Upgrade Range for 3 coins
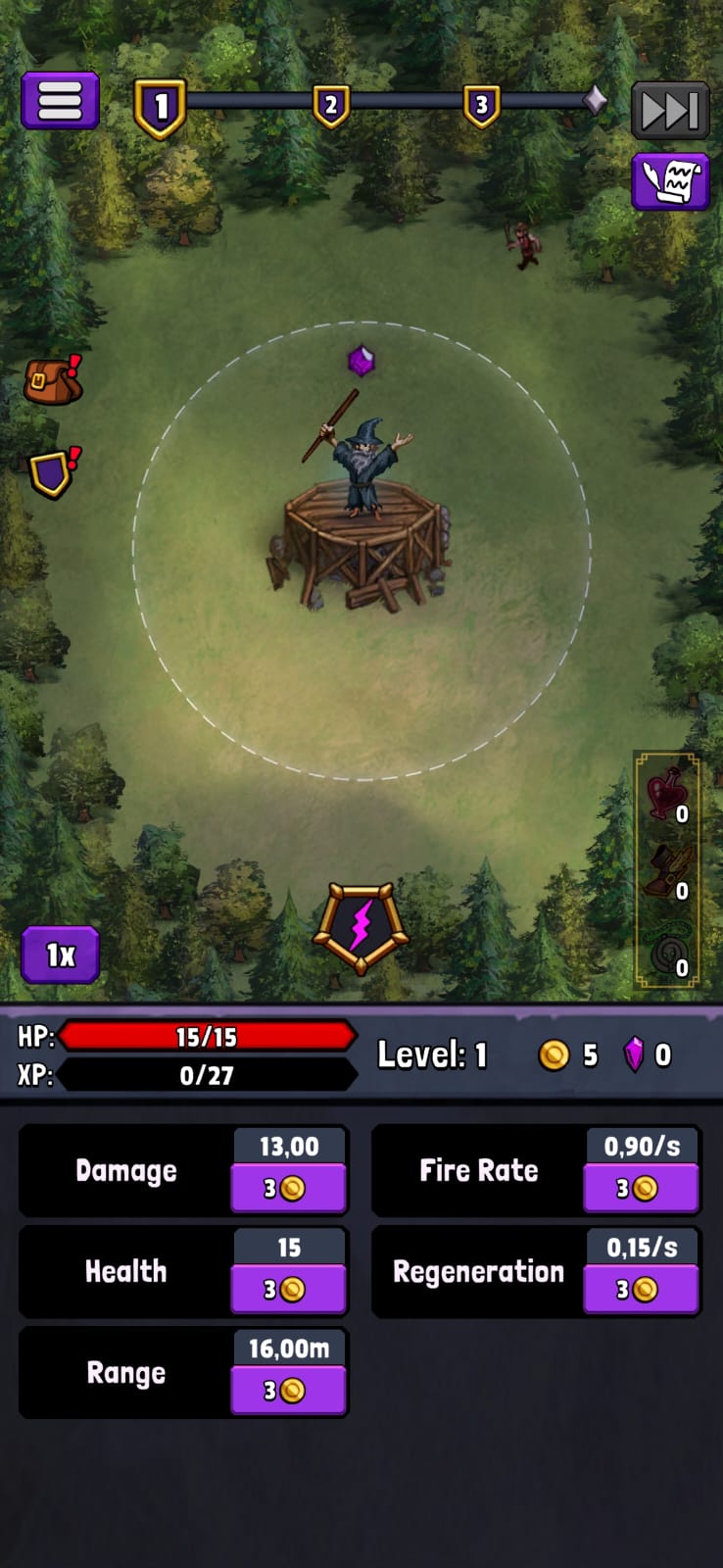This screenshot has height=1568, width=723. click(x=288, y=1391)
